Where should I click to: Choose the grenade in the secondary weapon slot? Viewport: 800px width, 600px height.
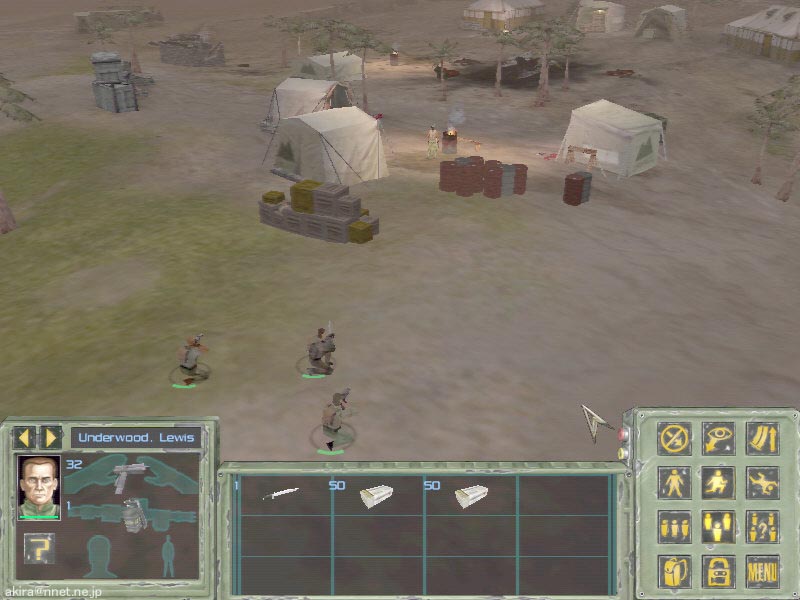131,517
